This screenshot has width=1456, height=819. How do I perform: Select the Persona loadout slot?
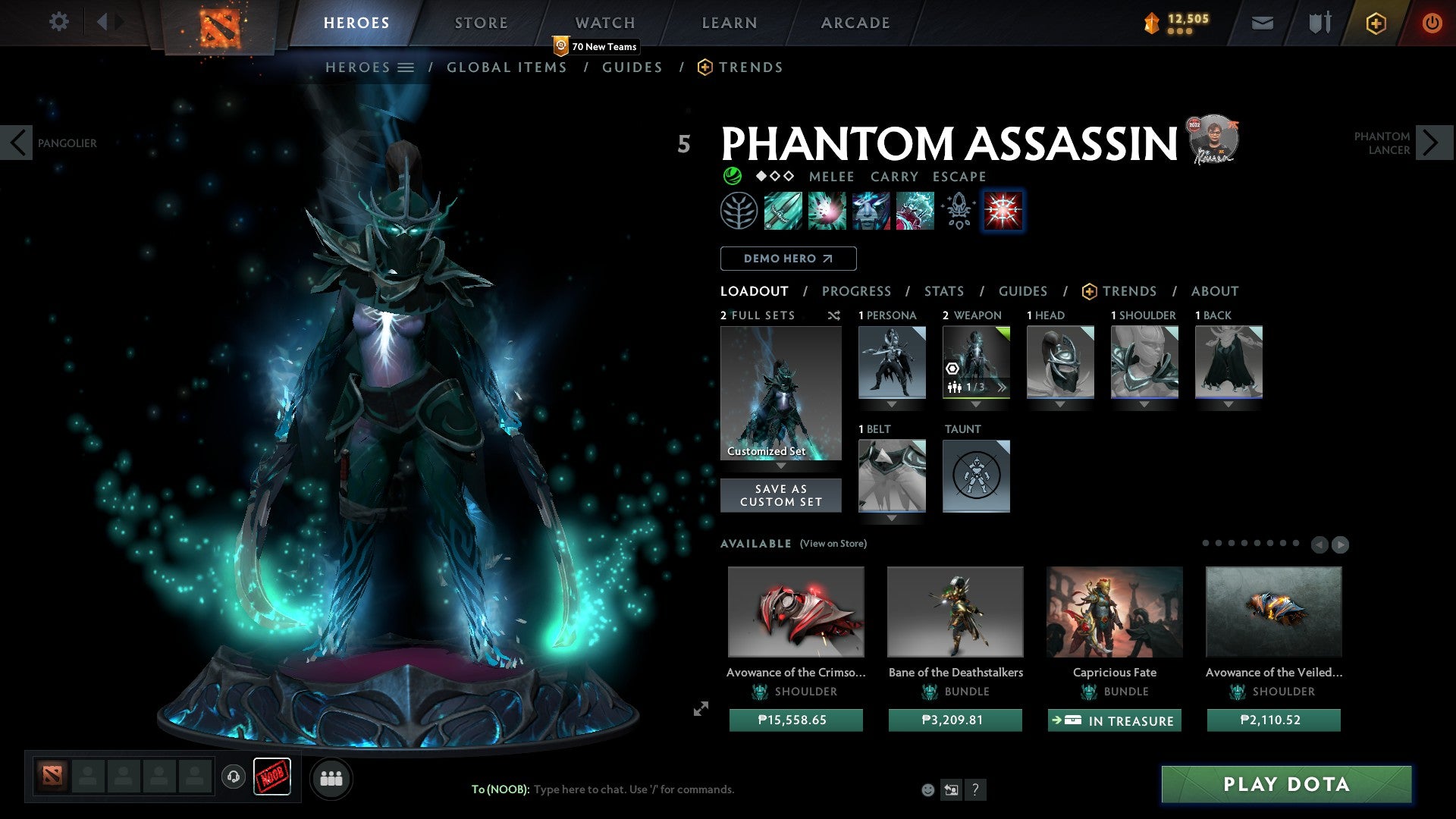892,362
